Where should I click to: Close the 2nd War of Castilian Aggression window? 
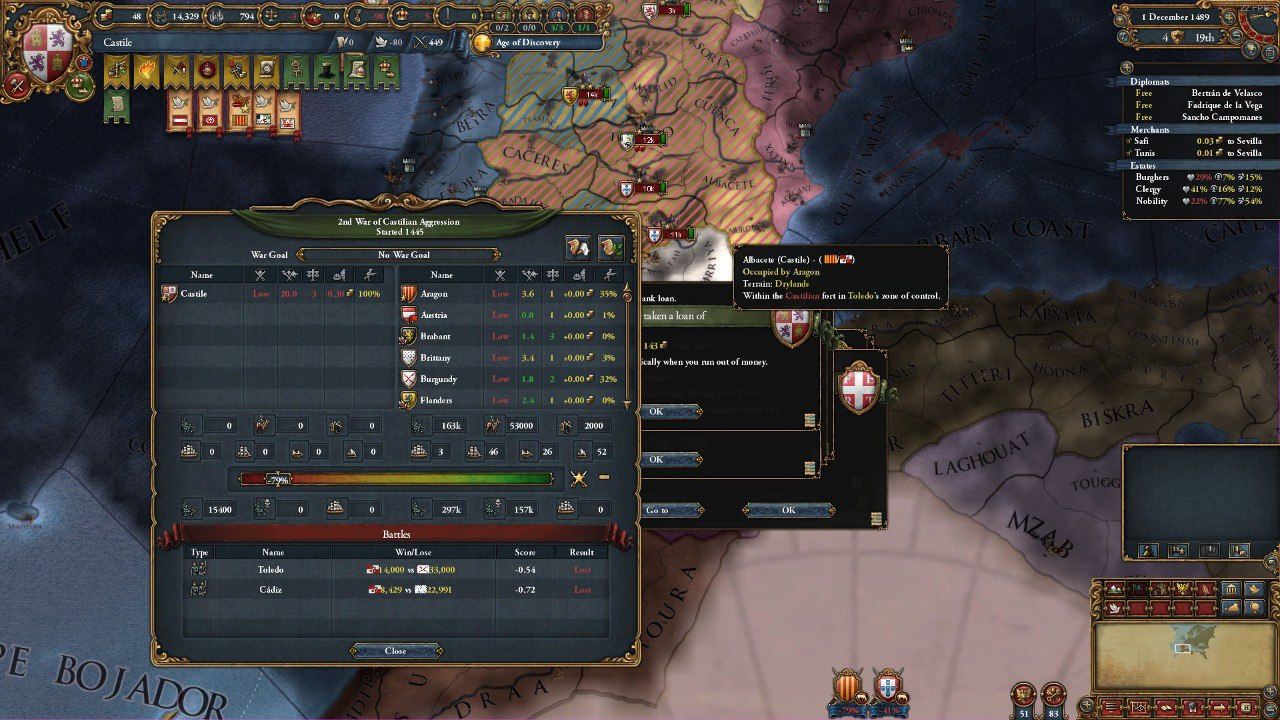pyautogui.click(x=394, y=649)
